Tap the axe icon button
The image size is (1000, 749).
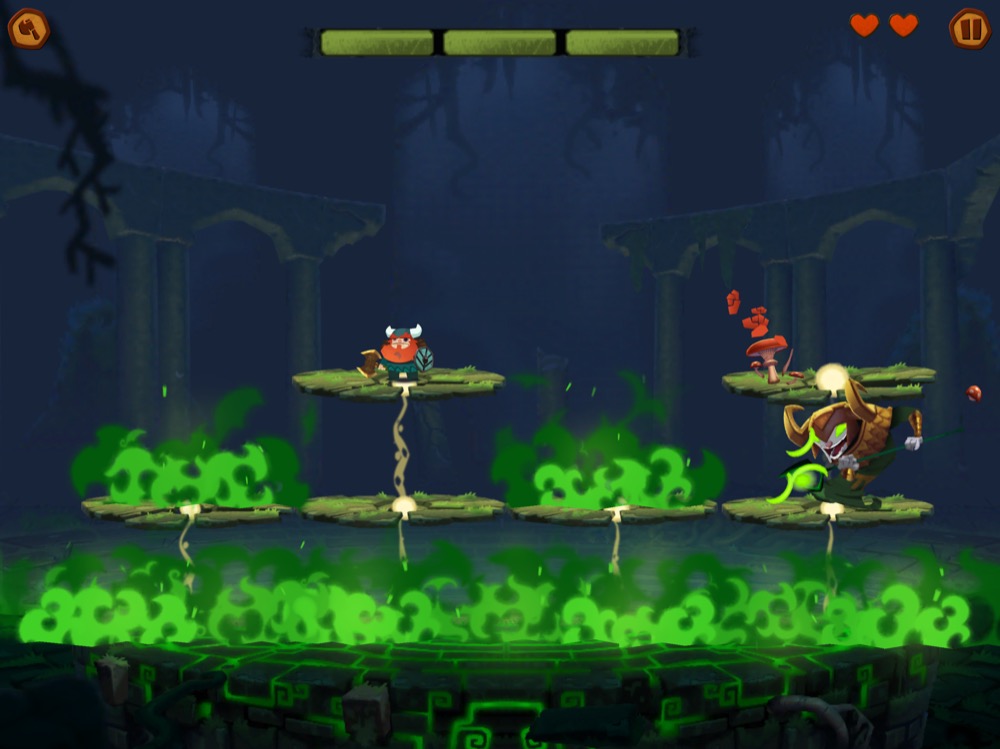point(28,28)
